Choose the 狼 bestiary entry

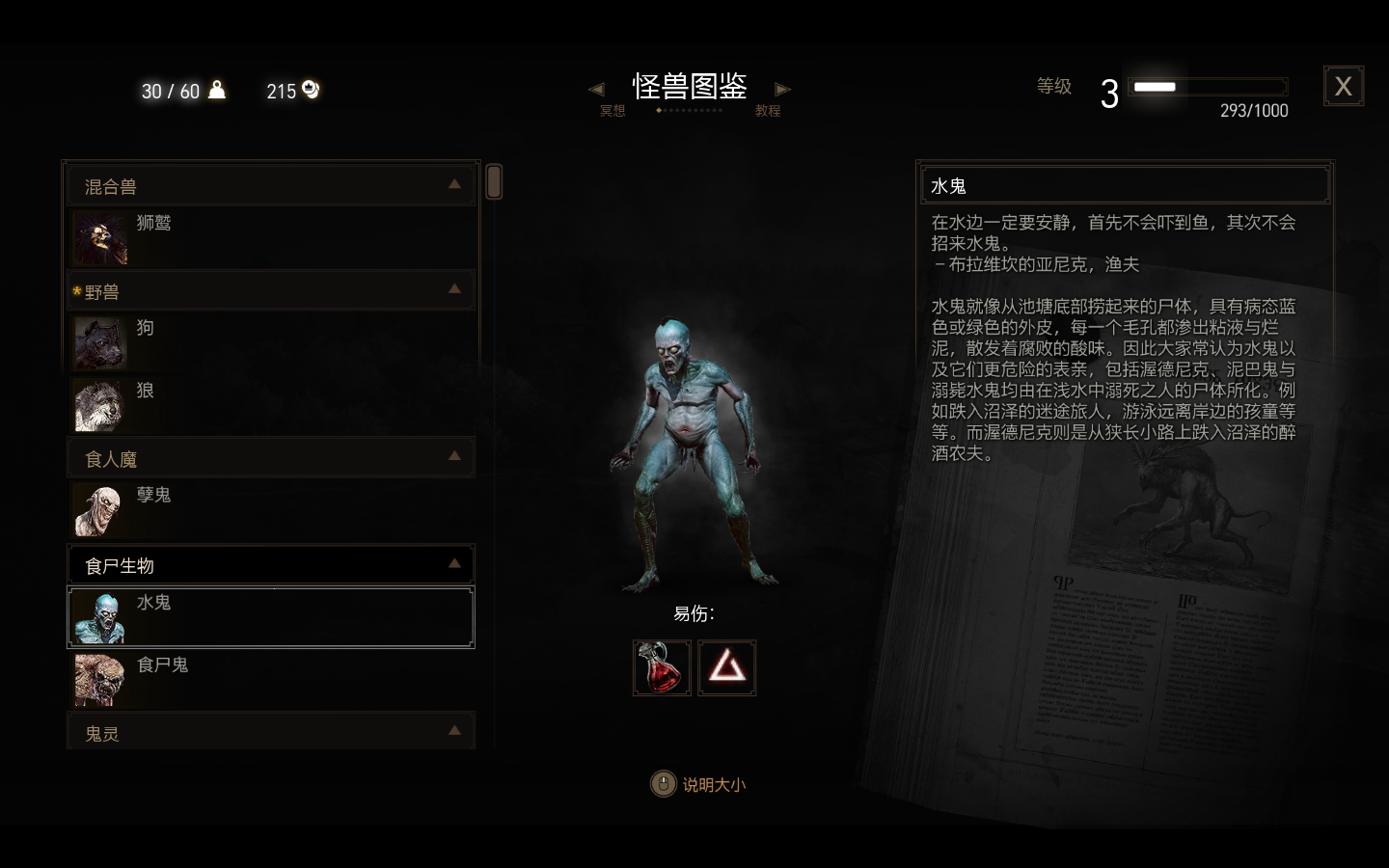[x=270, y=404]
